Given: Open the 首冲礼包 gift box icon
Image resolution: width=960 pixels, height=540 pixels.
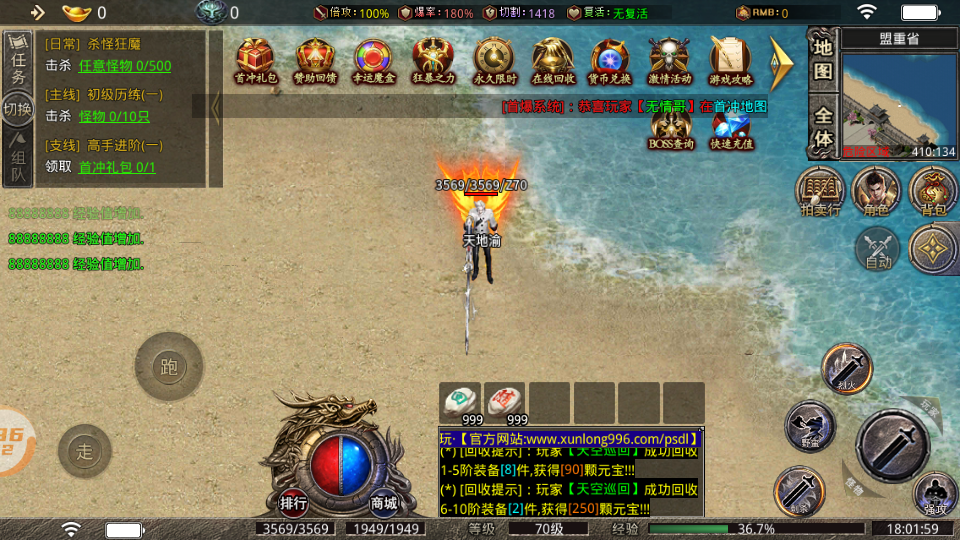Looking at the screenshot, I should [256, 60].
